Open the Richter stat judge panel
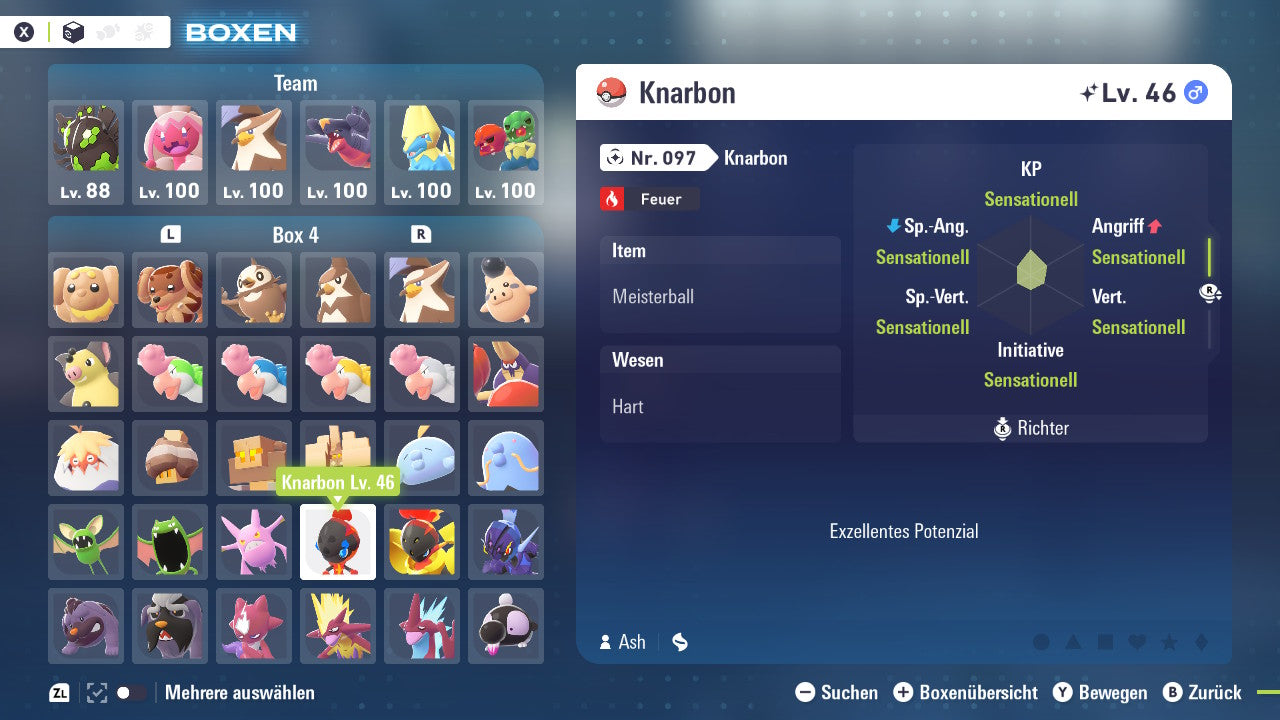Image resolution: width=1280 pixels, height=720 pixels. tap(1030, 428)
